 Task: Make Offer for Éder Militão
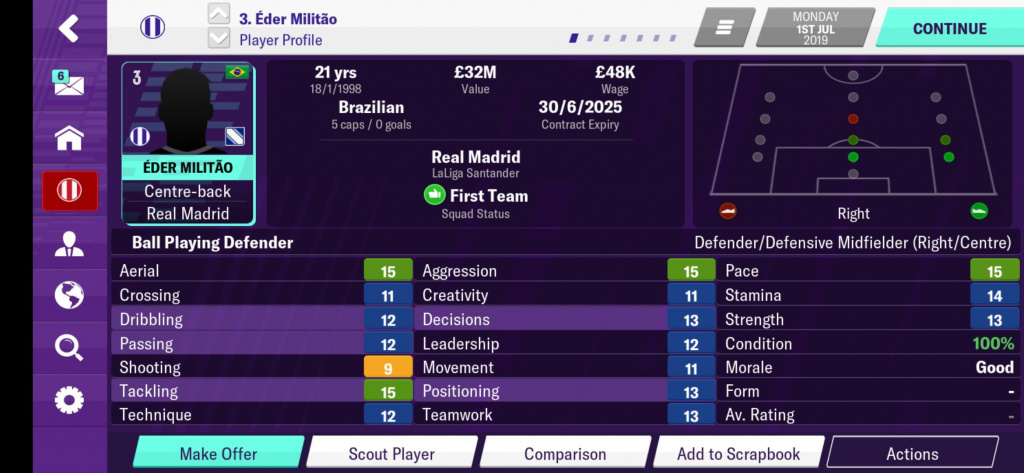click(x=218, y=454)
